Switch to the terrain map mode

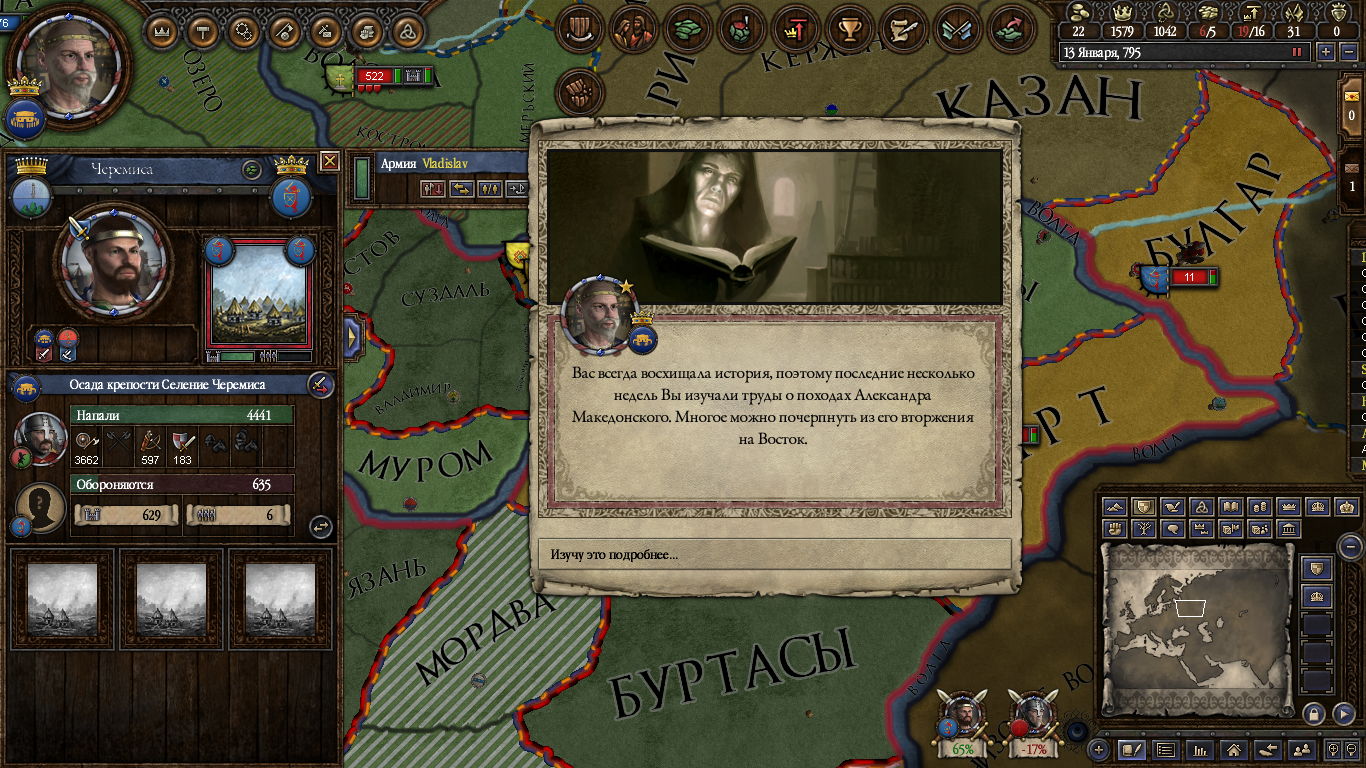point(1116,507)
